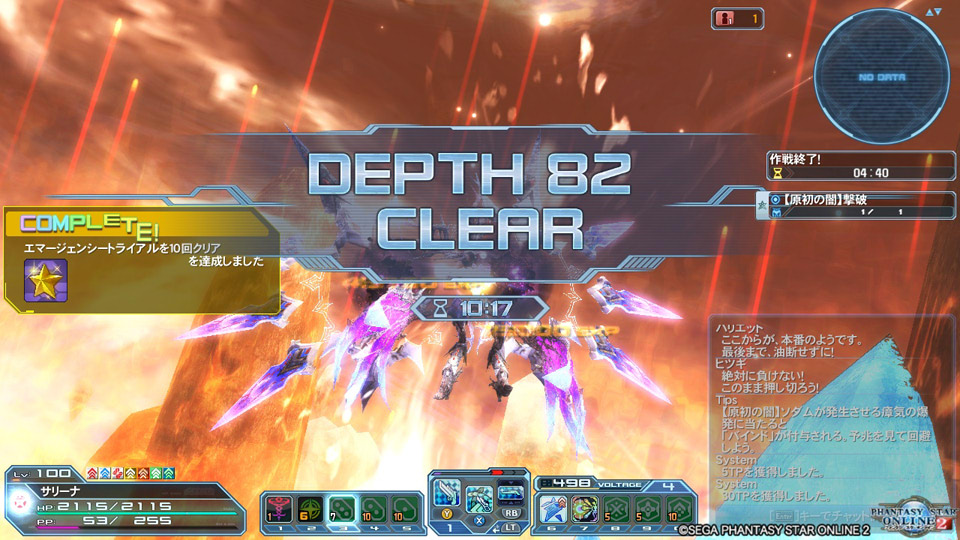
Task: Toggle the minimap zoom arrows
Action: pos(933,12)
